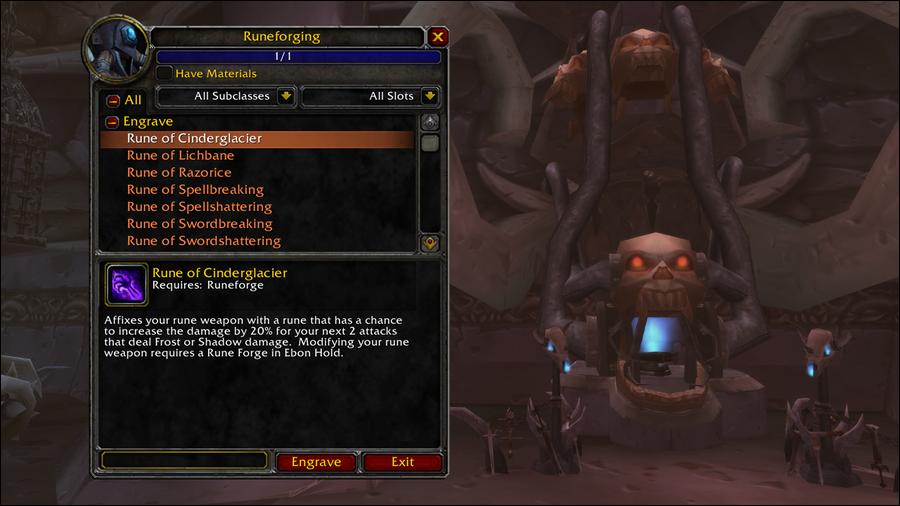
Task: Select Rune of Lichbane
Action: pyautogui.click(x=180, y=155)
